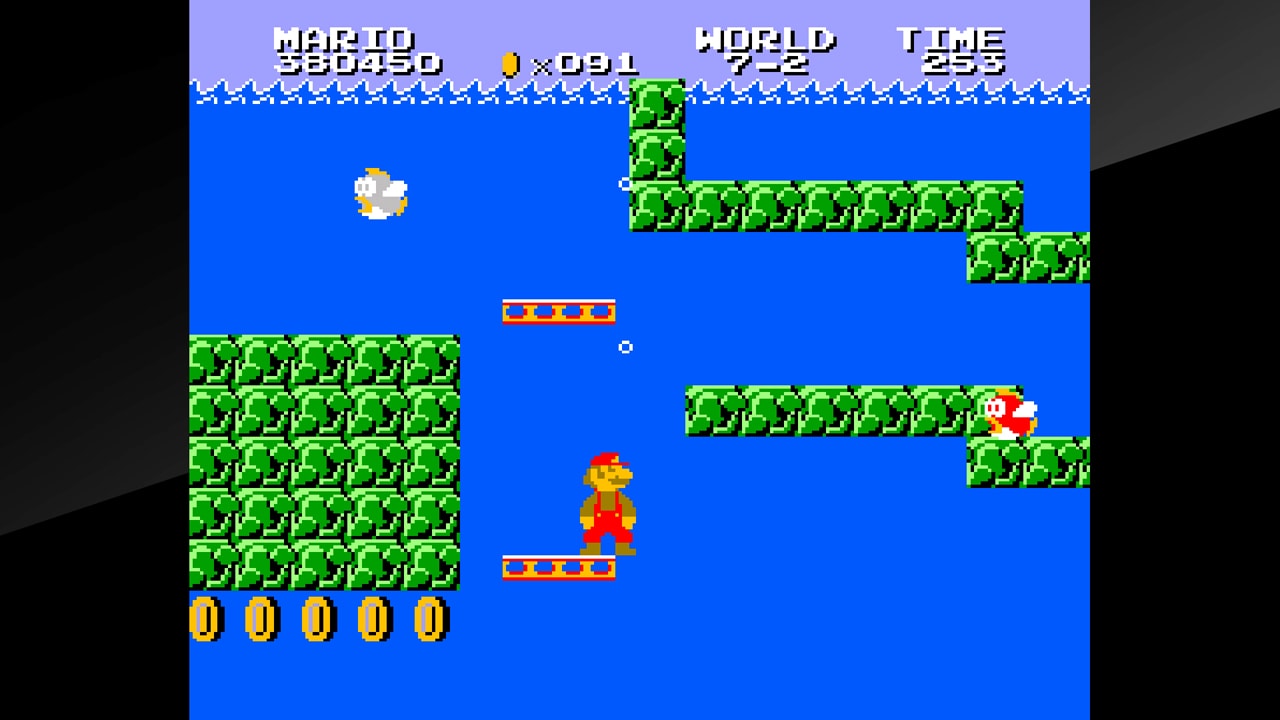Image resolution: width=1280 pixels, height=720 pixels.
Task: Click the bubble near the upper coral ledge
Action: pos(627,183)
